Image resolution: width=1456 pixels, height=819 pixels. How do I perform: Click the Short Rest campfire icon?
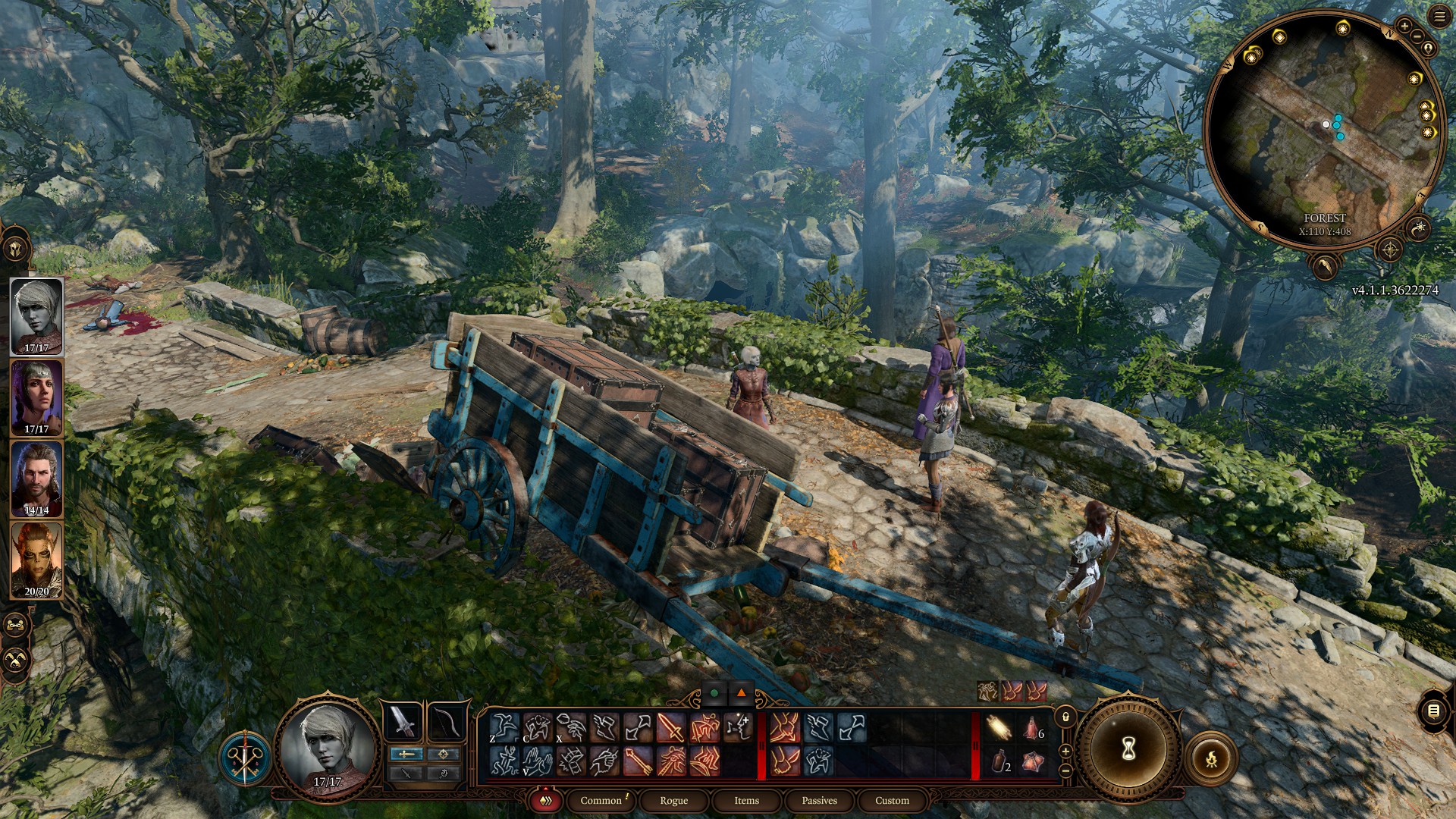coord(1211,758)
